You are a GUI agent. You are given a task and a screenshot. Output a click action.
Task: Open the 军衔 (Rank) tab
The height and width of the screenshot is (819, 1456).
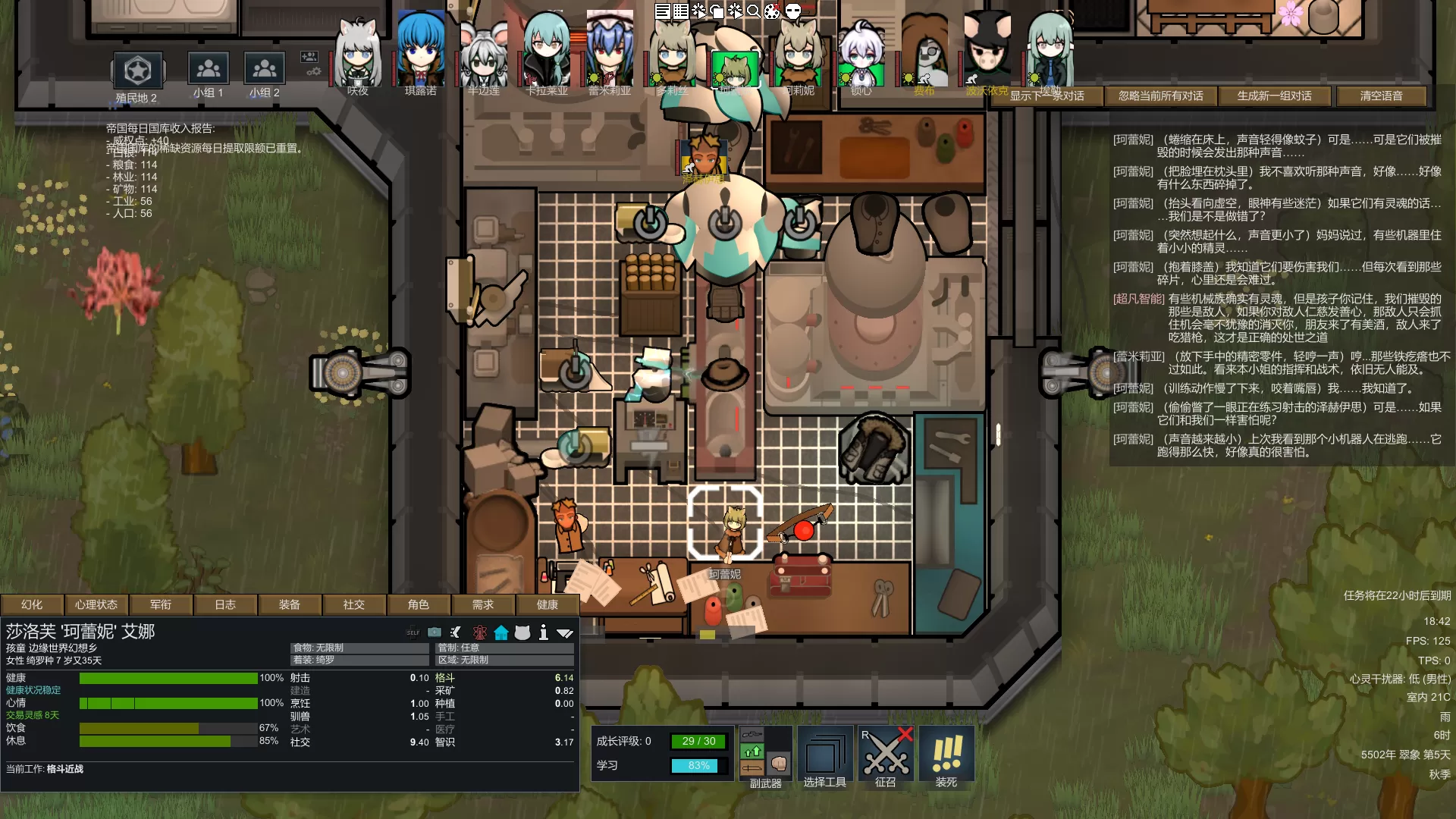point(160,604)
